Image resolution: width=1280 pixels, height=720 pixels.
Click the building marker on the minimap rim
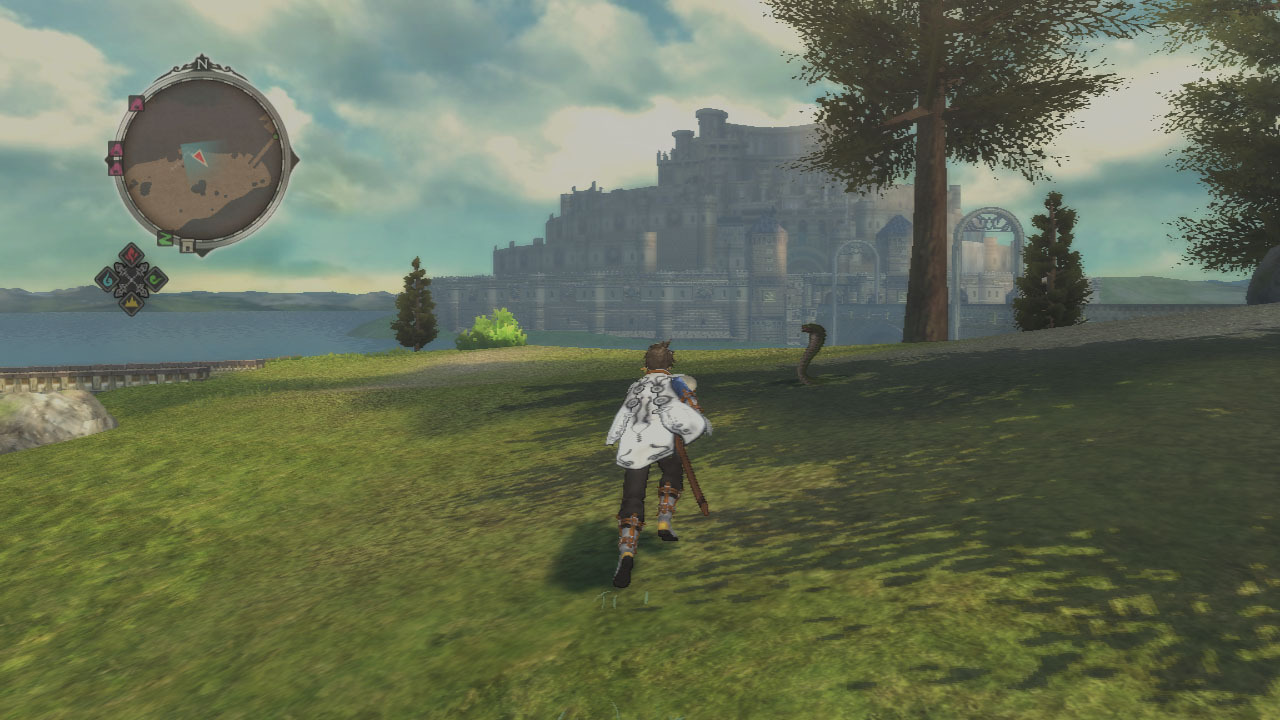click(x=187, y=243)
